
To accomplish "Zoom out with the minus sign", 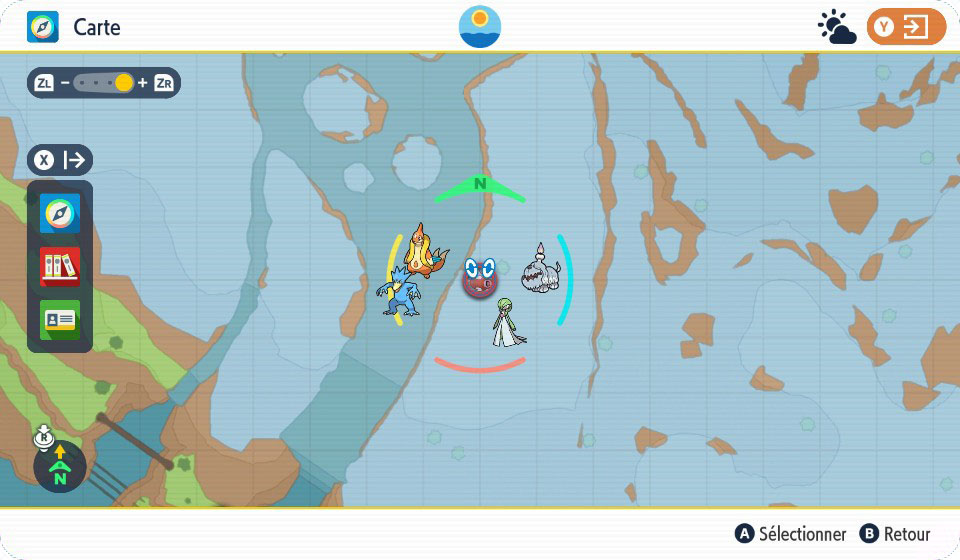I will click(x=65, y=83).
